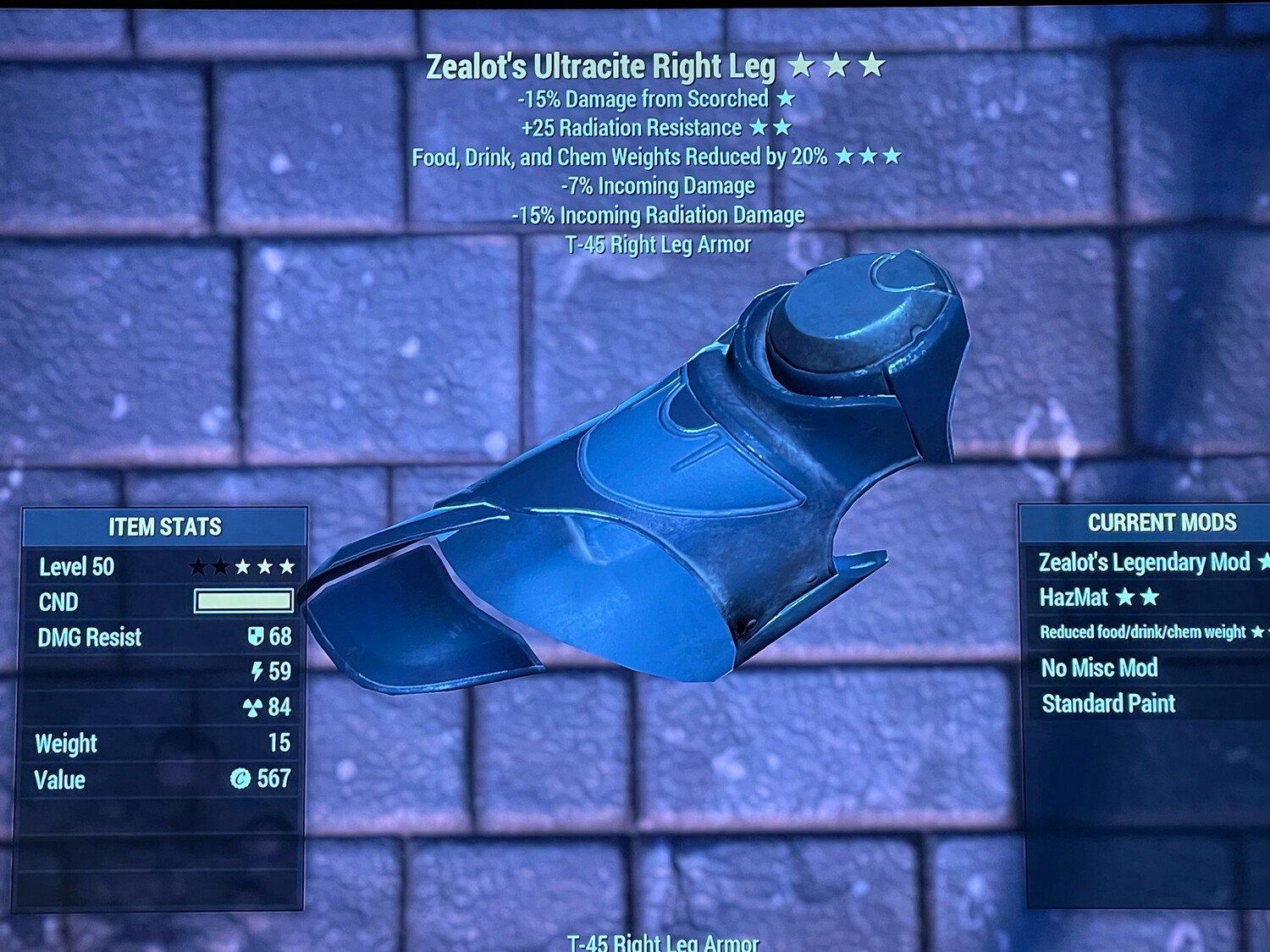Open the Standard Paint option
1270x952 pixels.
1109,703
